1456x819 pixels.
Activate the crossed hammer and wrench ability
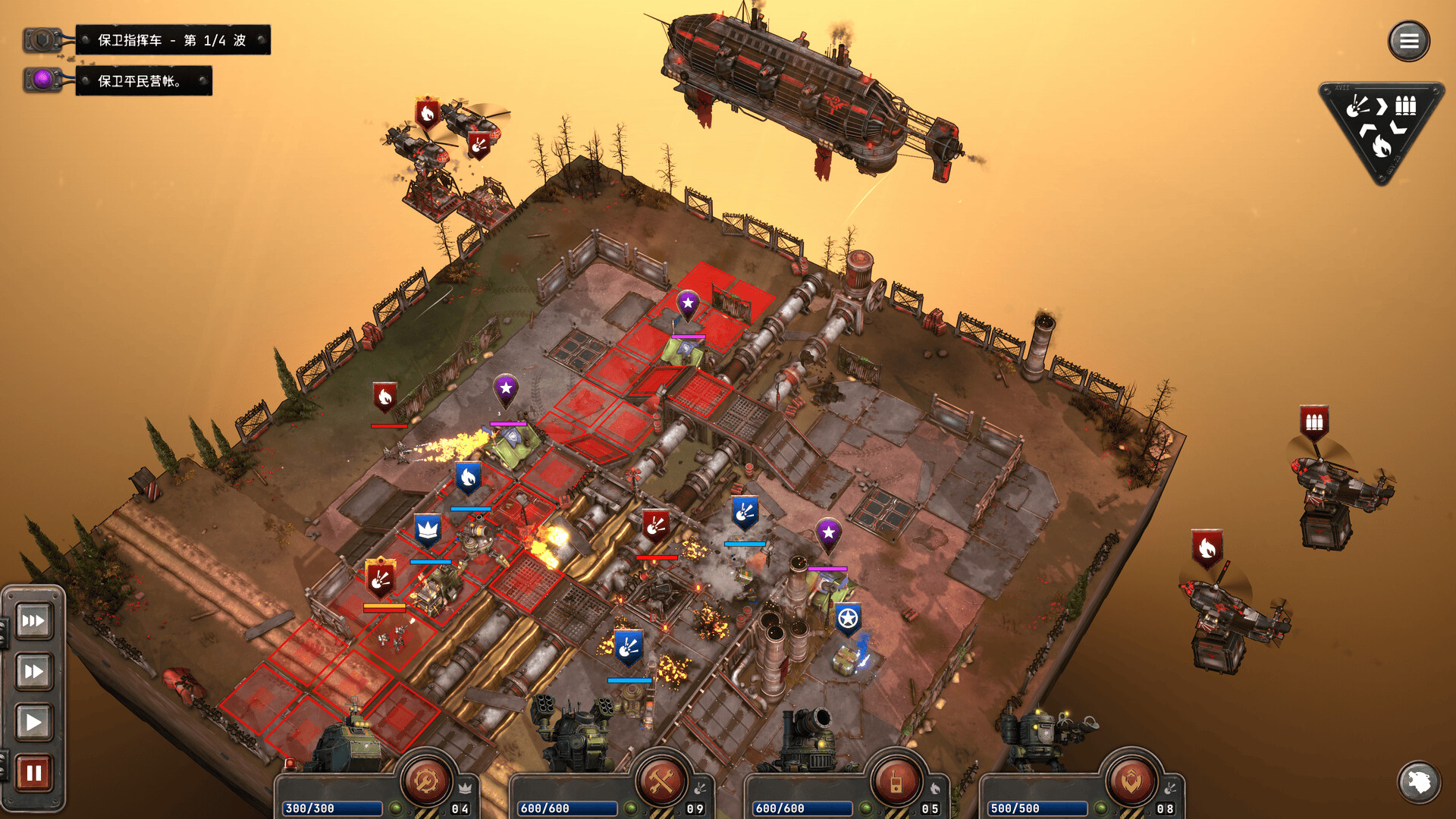pyautogui.click(x=661, y=780)
